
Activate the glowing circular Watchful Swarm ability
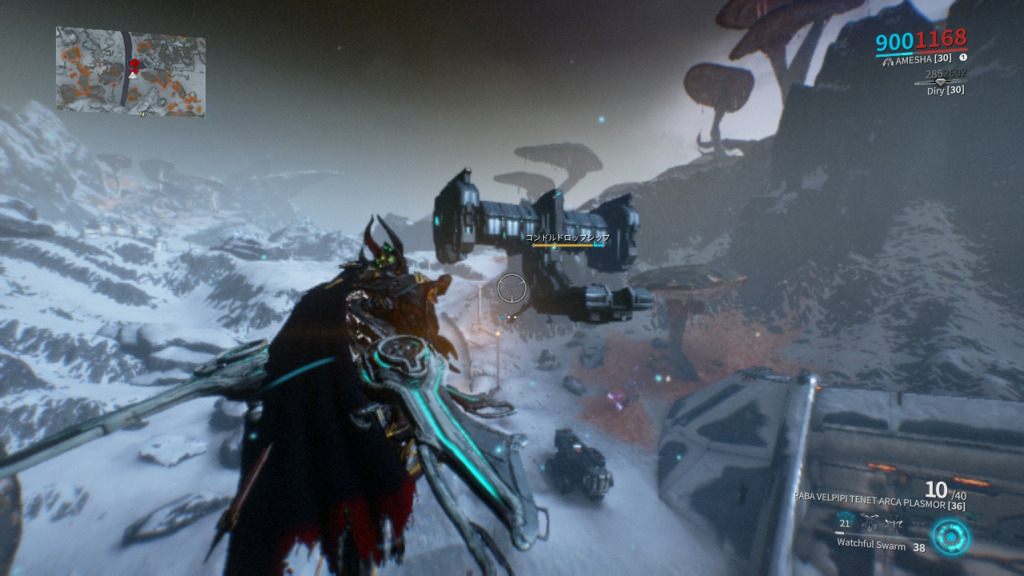tap(951, 538)
